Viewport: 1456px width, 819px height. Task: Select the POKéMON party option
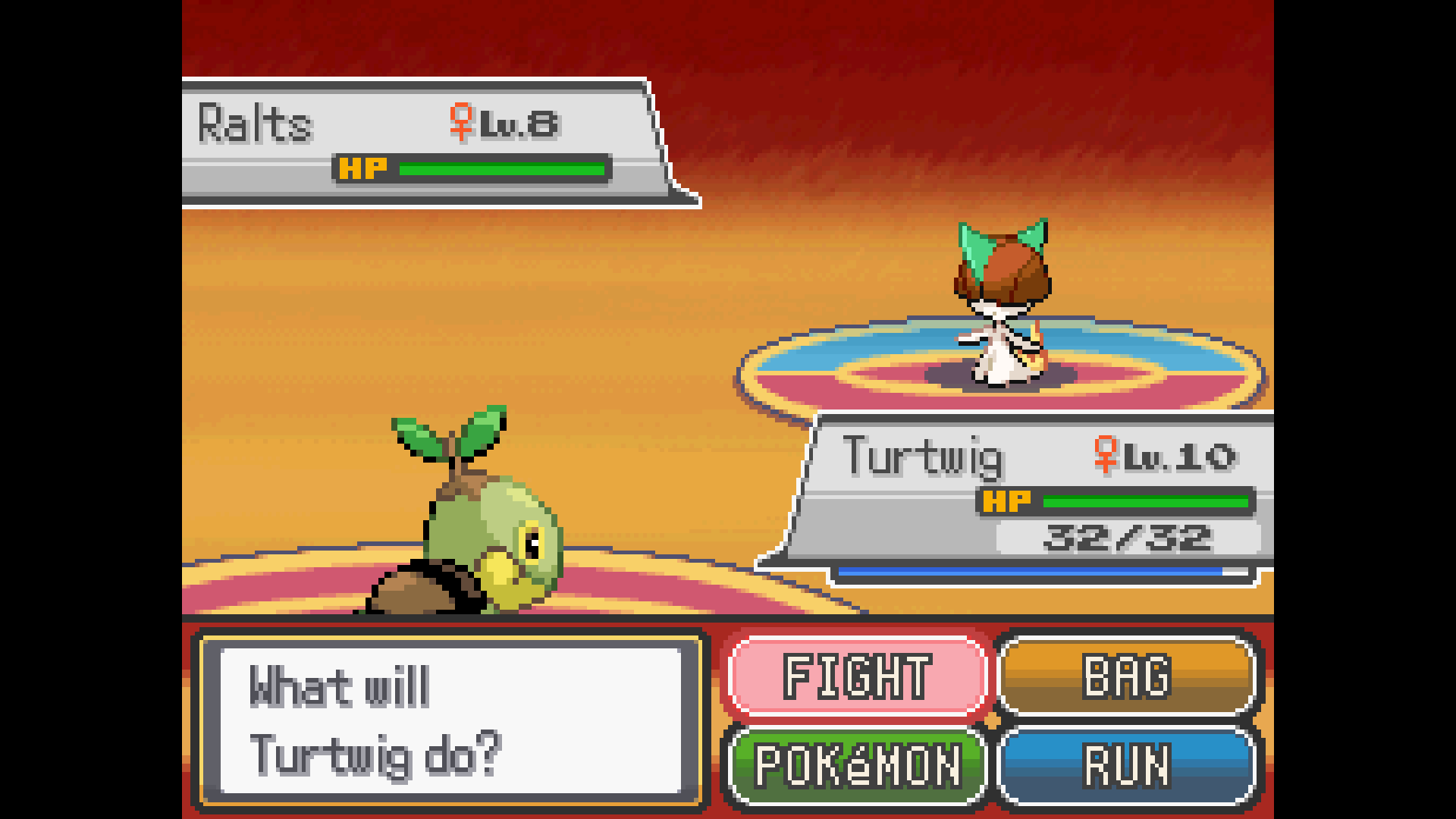click(857, 765)
